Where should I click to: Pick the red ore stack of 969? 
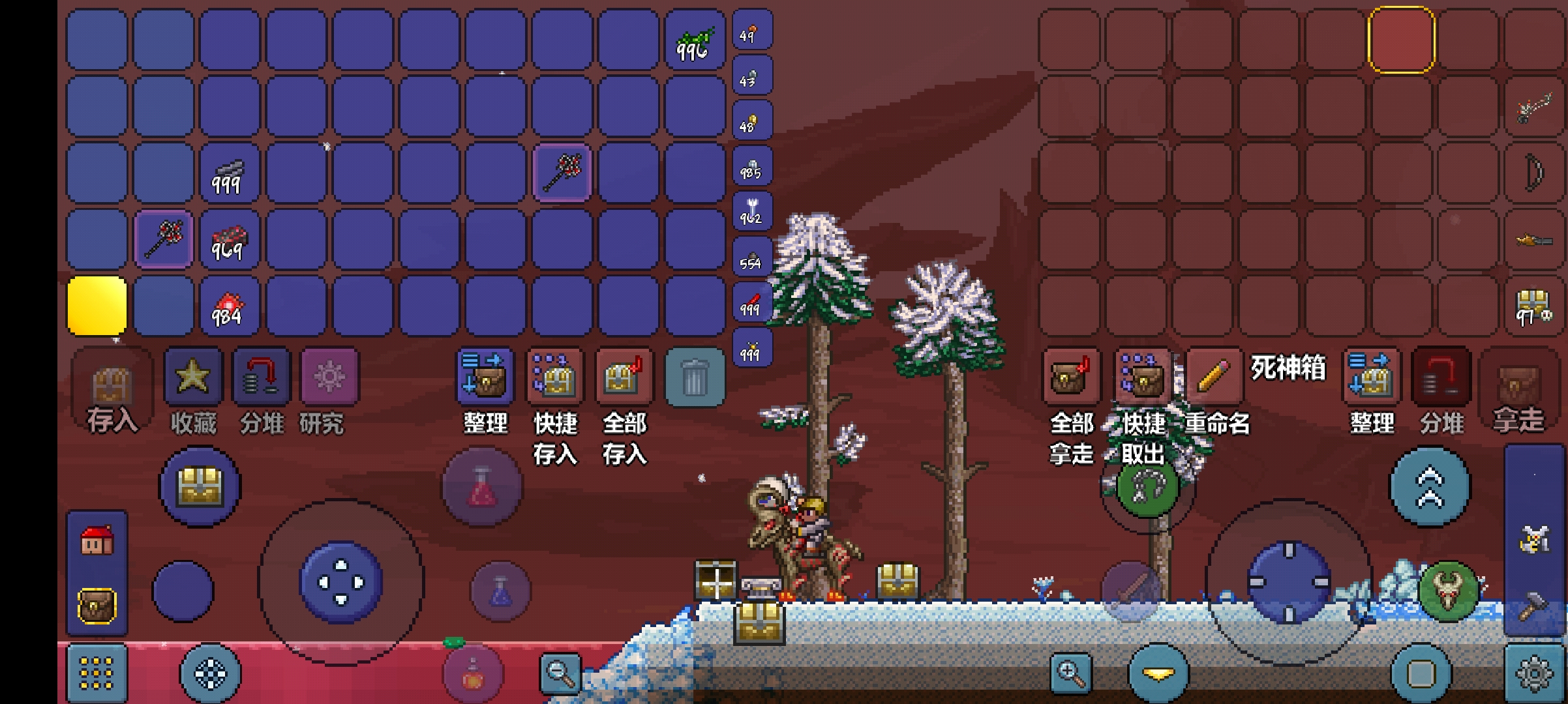coord(228,241)
